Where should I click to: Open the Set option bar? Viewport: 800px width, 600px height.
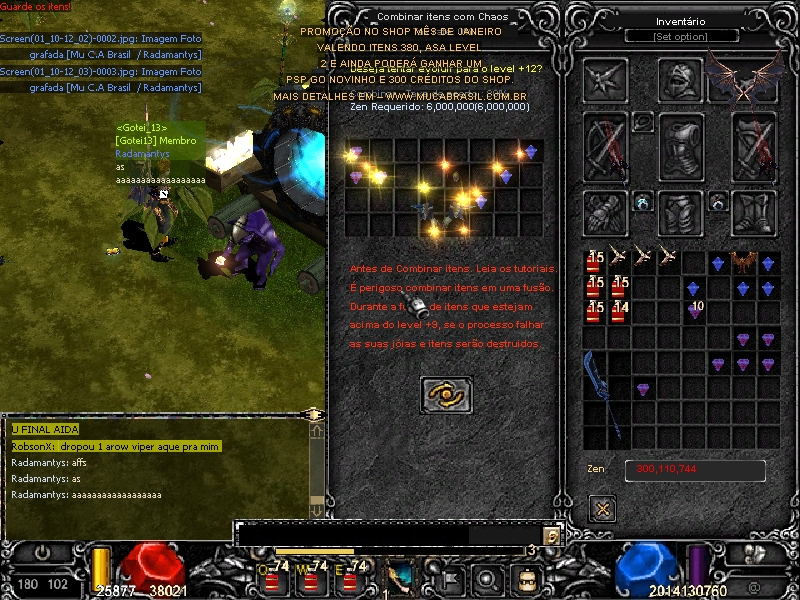(680, 37)
